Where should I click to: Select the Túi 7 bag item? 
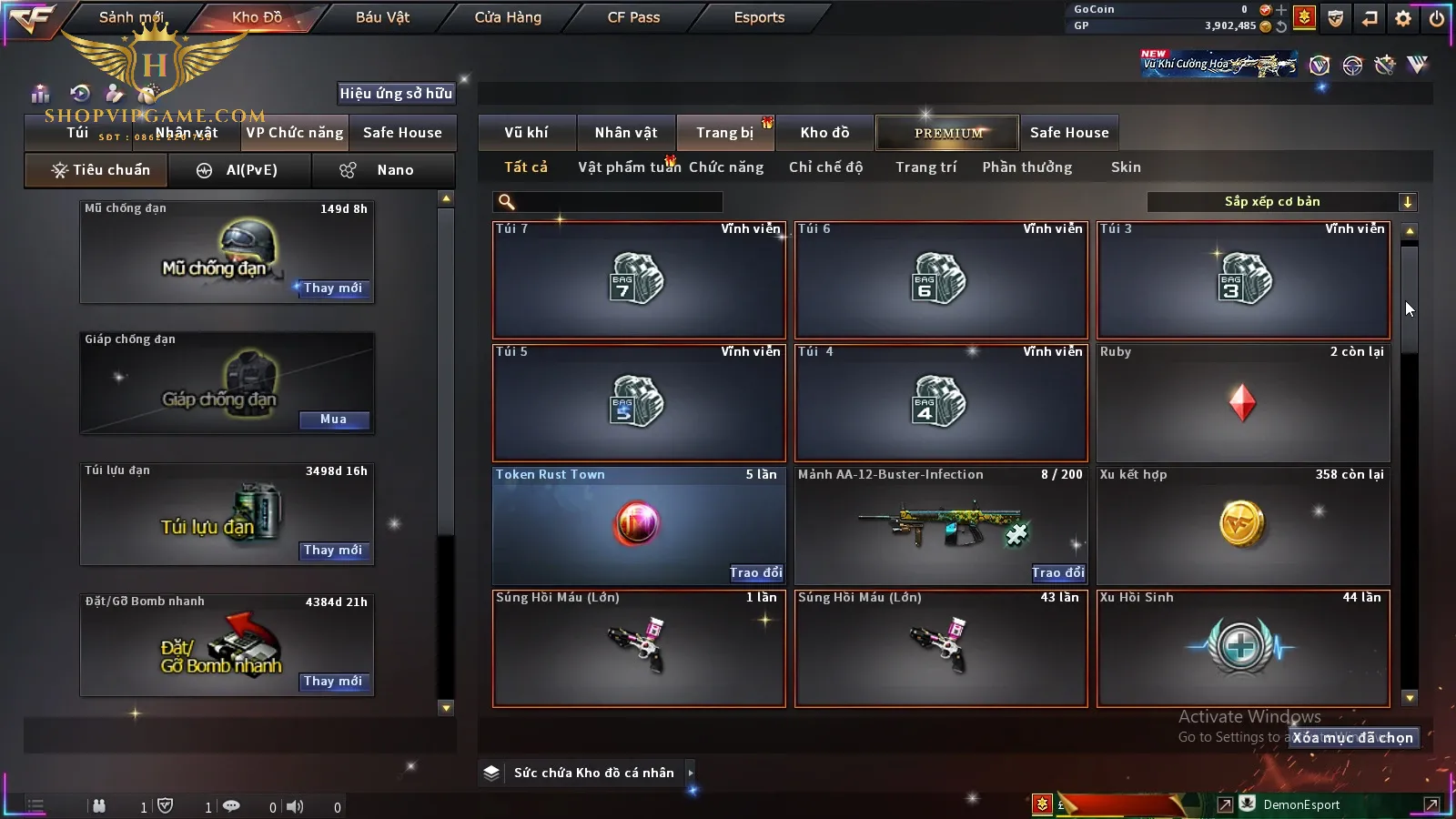pos(639,279)
